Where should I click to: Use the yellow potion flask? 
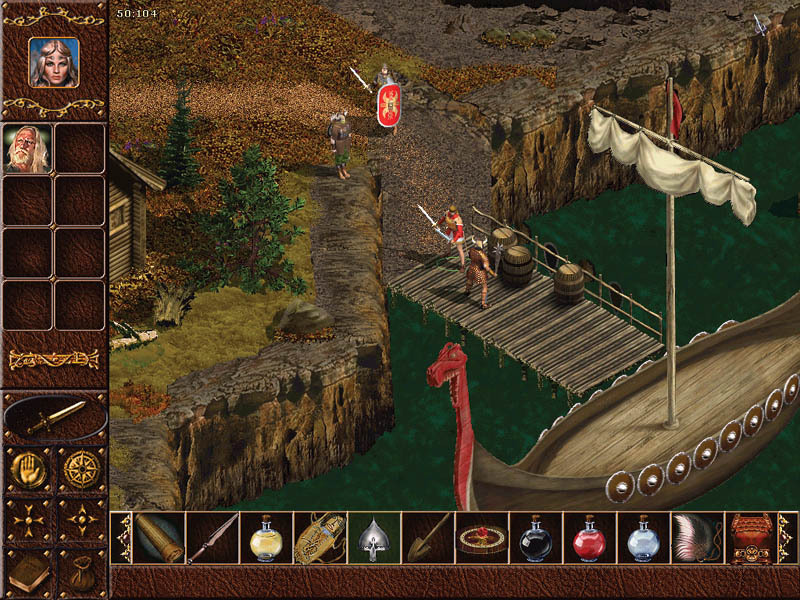pos(266,538)
